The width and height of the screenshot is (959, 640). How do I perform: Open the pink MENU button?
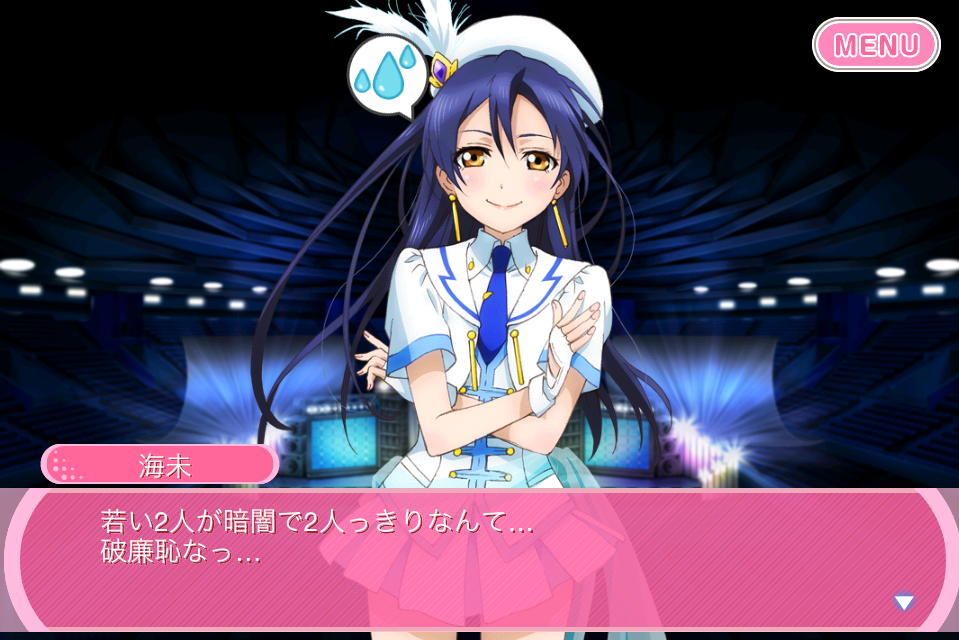[x=876, y=45]
